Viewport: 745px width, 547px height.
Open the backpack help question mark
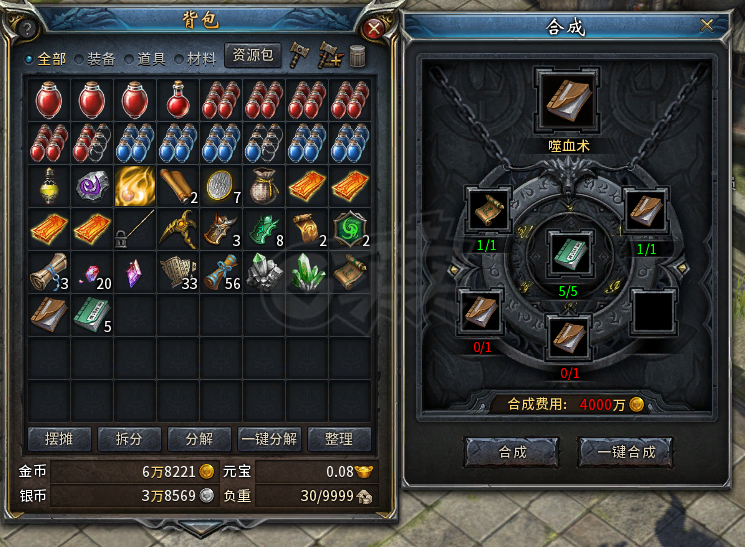pyautogui.click(x=27, y=28)
